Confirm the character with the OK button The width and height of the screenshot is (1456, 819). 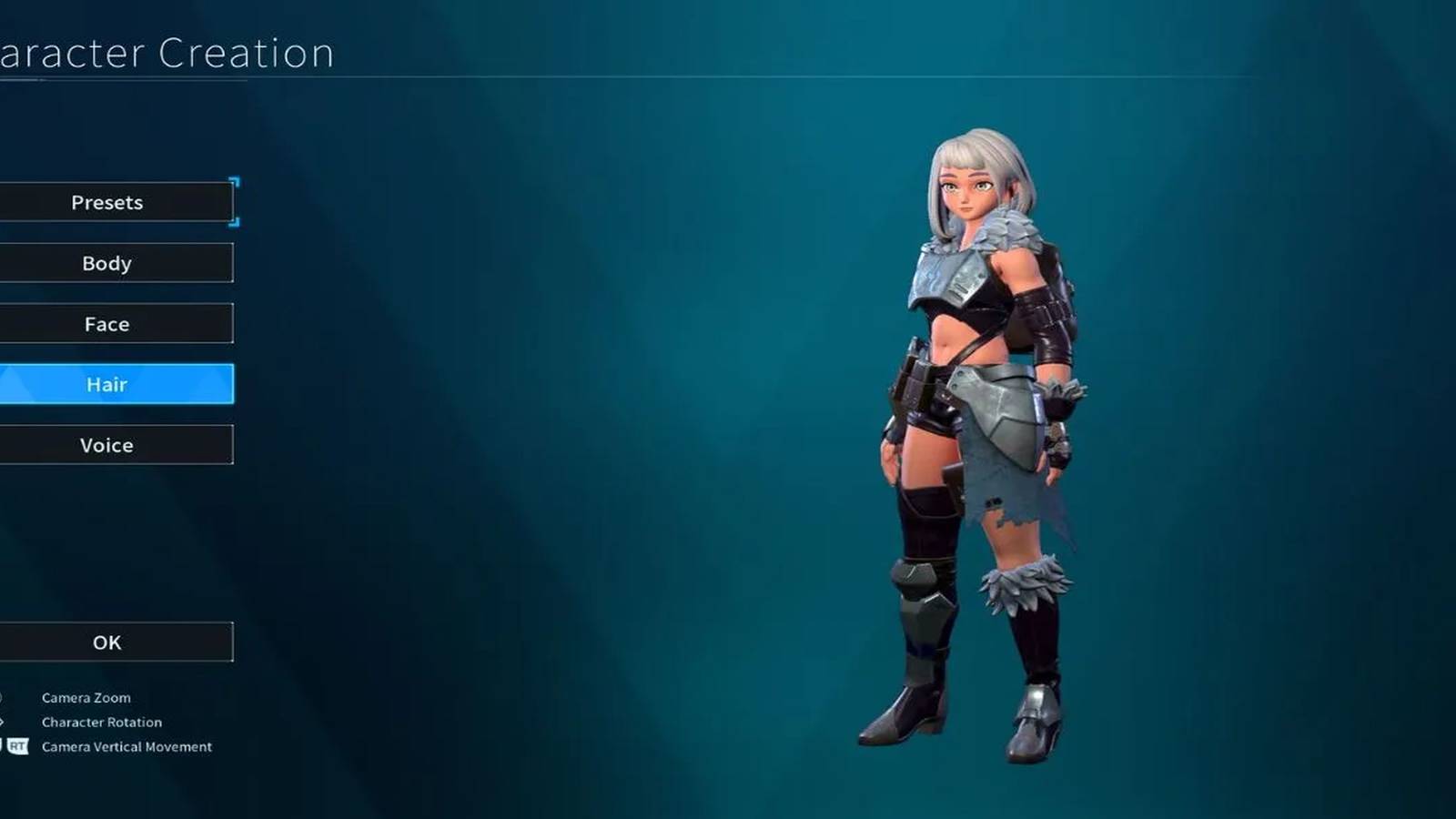pyautogui.click(x=106, y=642)
